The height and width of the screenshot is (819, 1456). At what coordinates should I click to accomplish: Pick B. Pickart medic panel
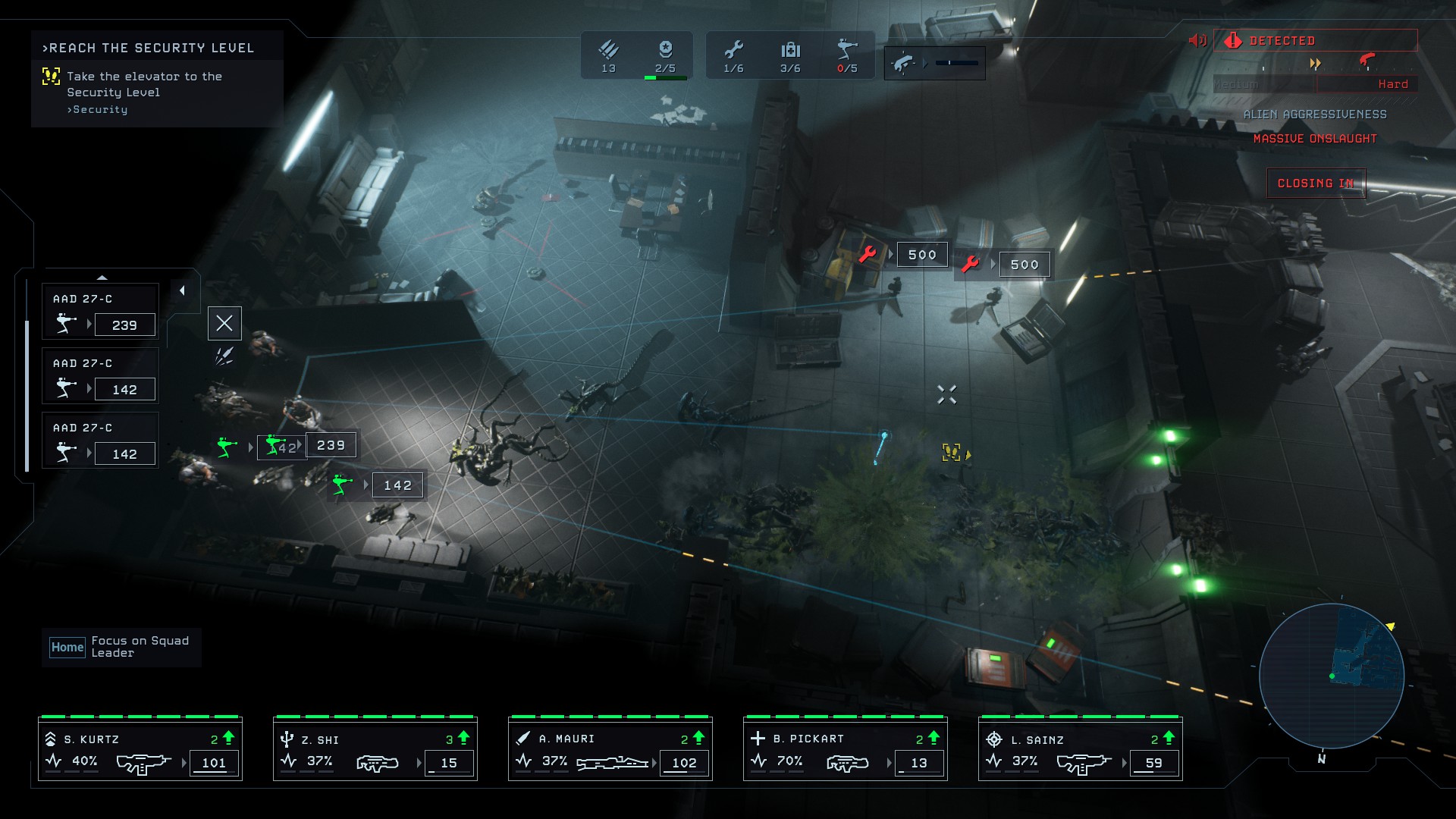[846, 749]
